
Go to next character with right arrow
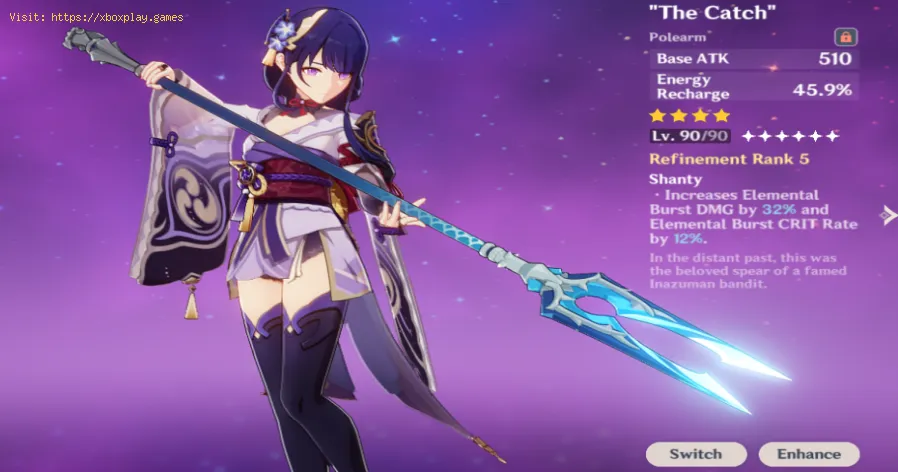pos(887,214)
